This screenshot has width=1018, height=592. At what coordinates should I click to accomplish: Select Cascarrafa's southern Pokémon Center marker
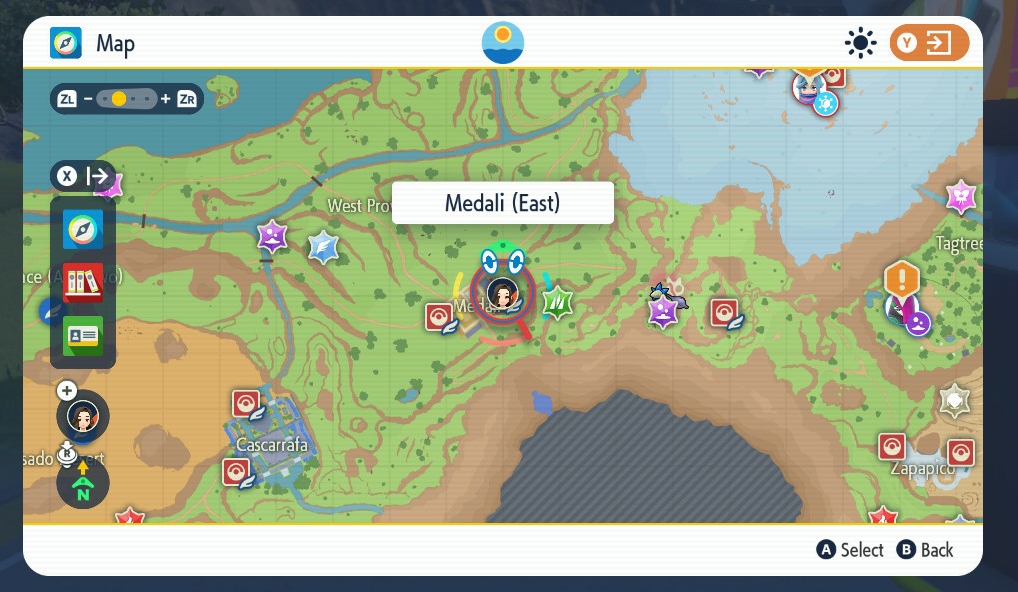[x=236, y=471]
